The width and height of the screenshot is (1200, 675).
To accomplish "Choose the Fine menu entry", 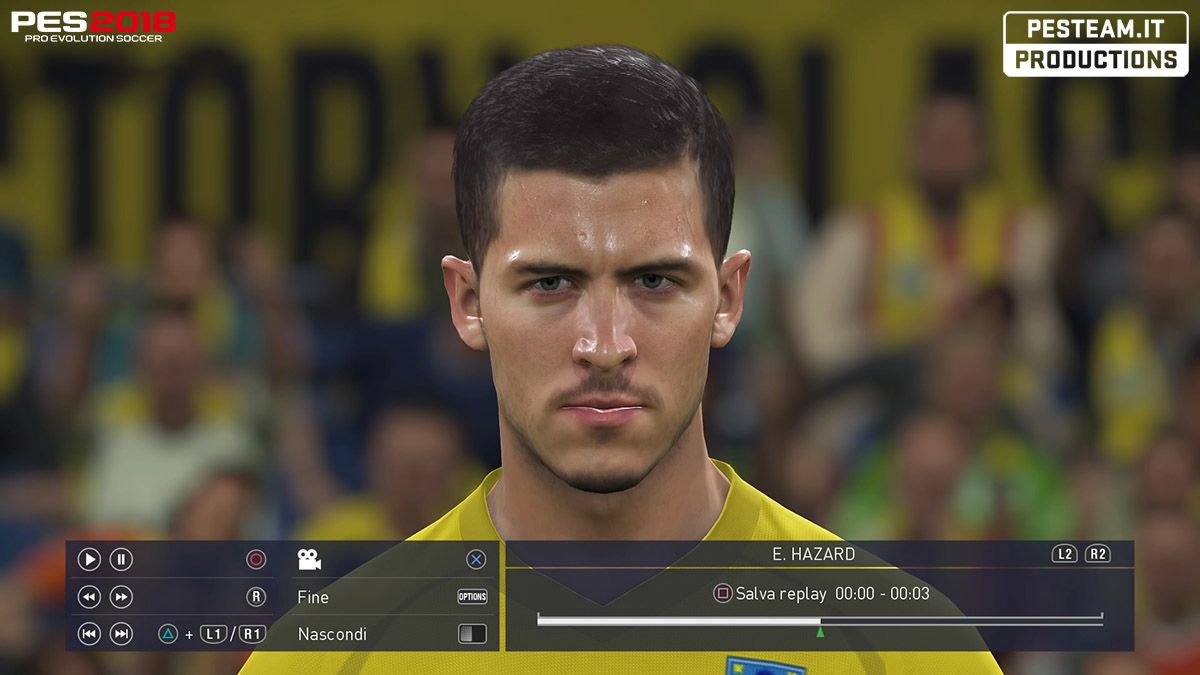I will click(x=313, y=597).
